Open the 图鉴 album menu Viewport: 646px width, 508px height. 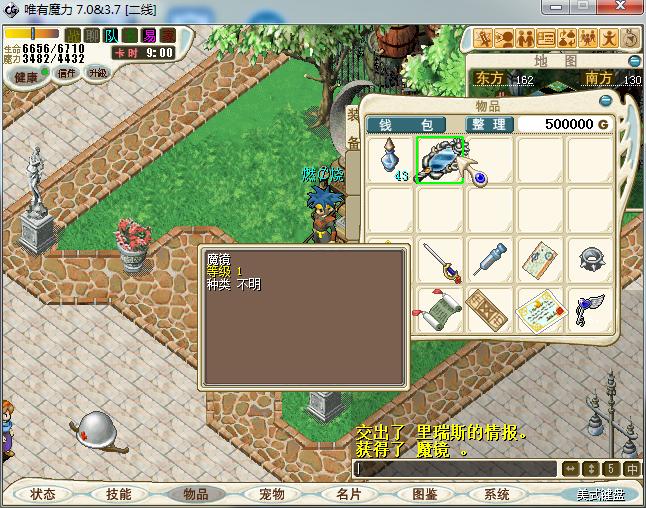point(424,494)
